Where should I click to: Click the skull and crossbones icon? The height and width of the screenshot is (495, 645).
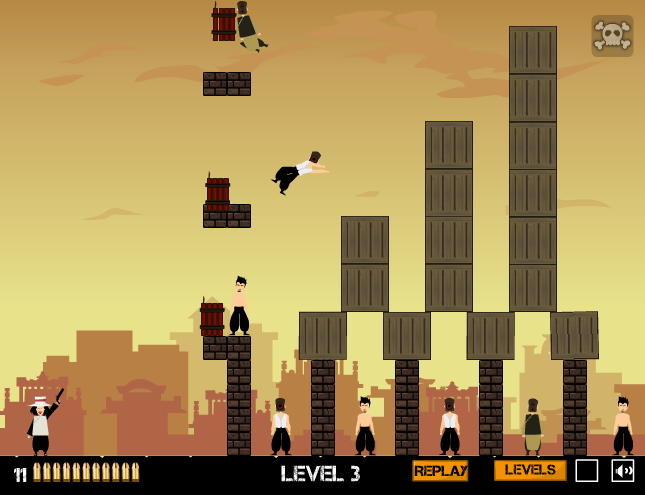(x=611, y=35)
